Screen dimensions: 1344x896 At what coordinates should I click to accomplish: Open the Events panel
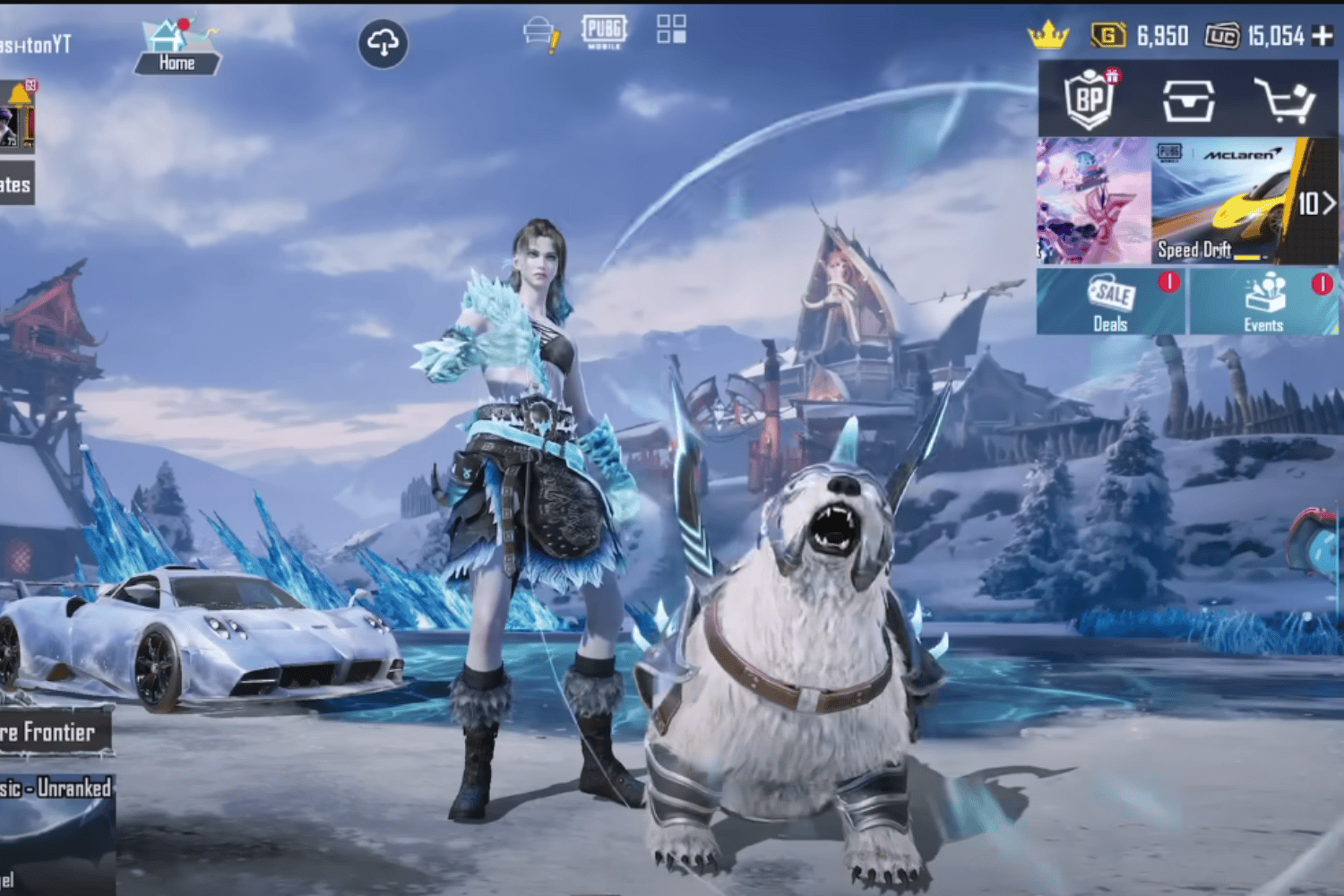coord(1263,302)
